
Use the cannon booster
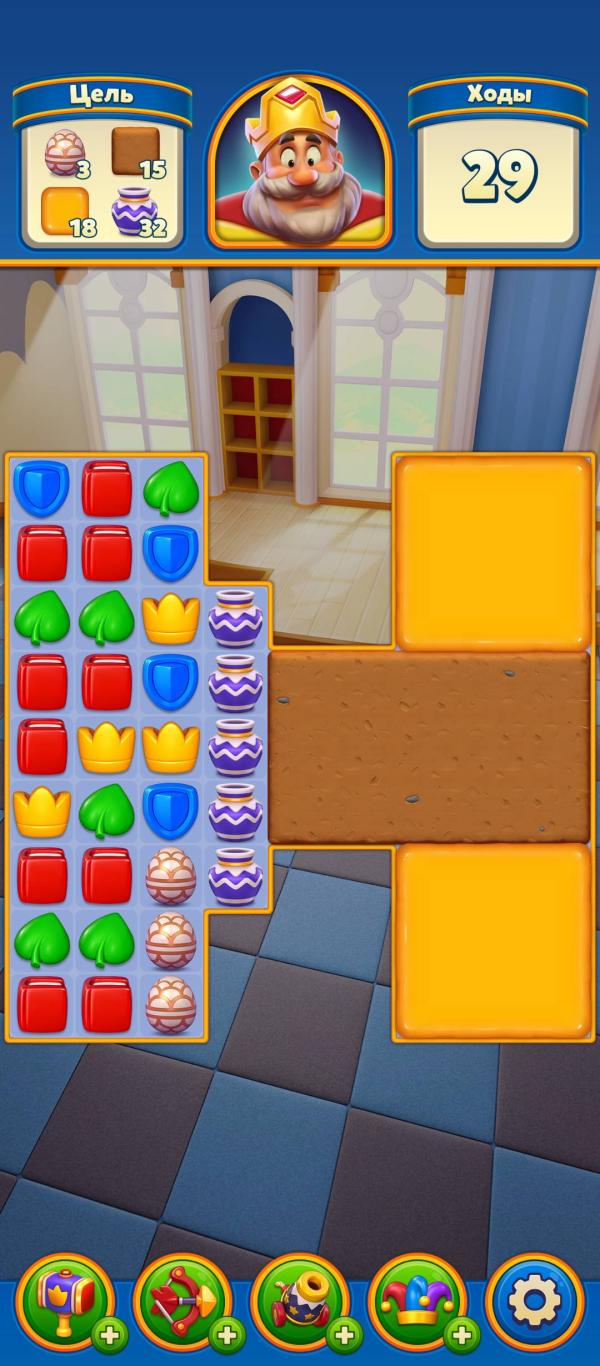(297, 1299)
